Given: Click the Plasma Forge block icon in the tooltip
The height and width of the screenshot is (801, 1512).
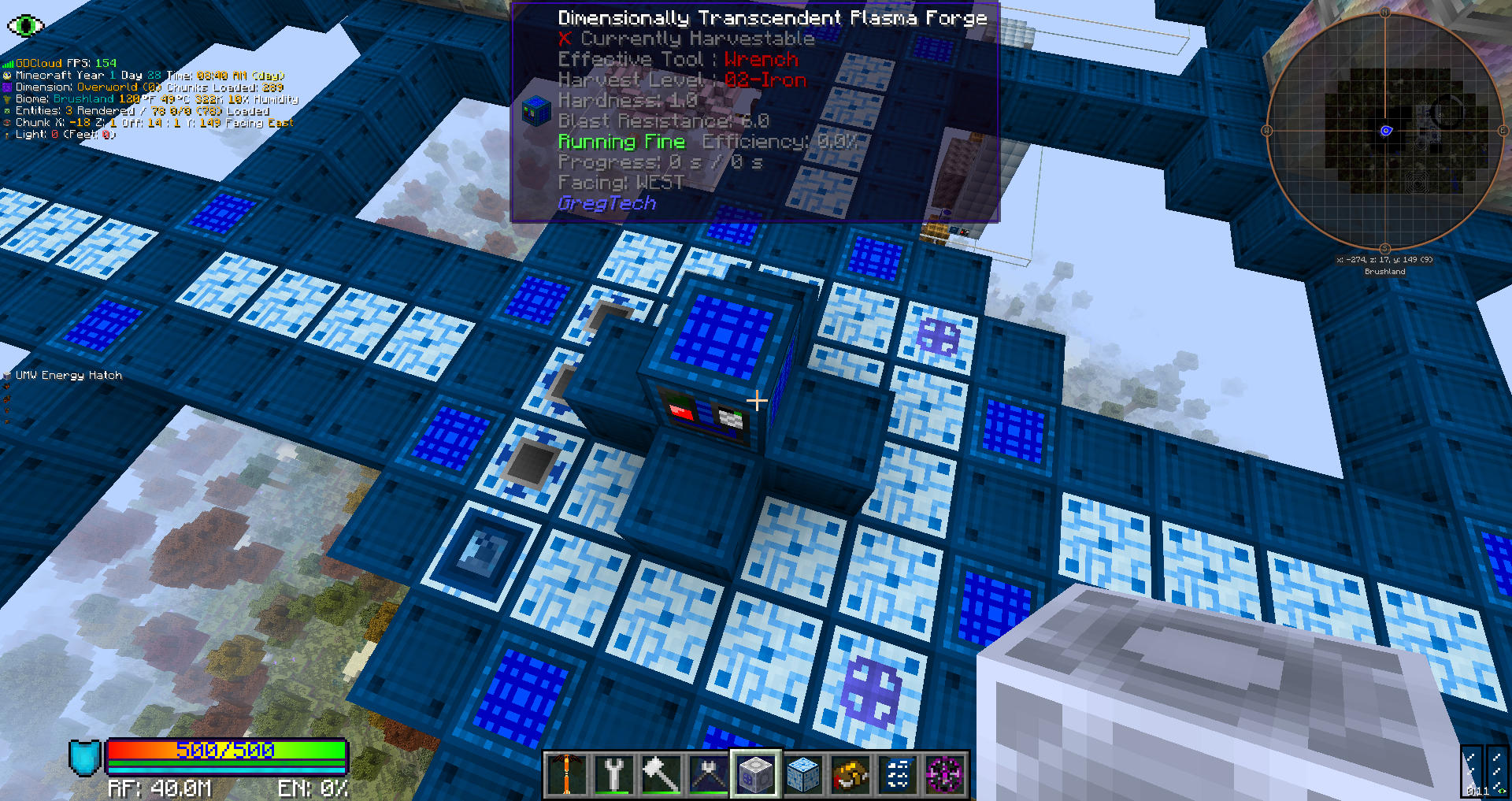Looking at the screenshot, I should point(539,113).
